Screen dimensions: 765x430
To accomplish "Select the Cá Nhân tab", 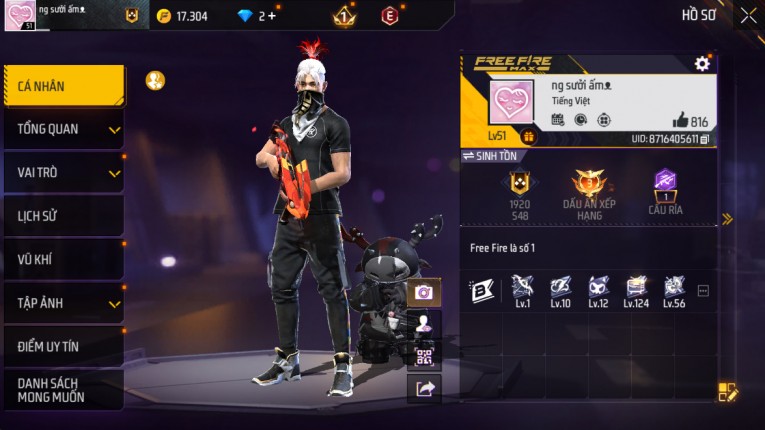I will (x=64, y=86).
